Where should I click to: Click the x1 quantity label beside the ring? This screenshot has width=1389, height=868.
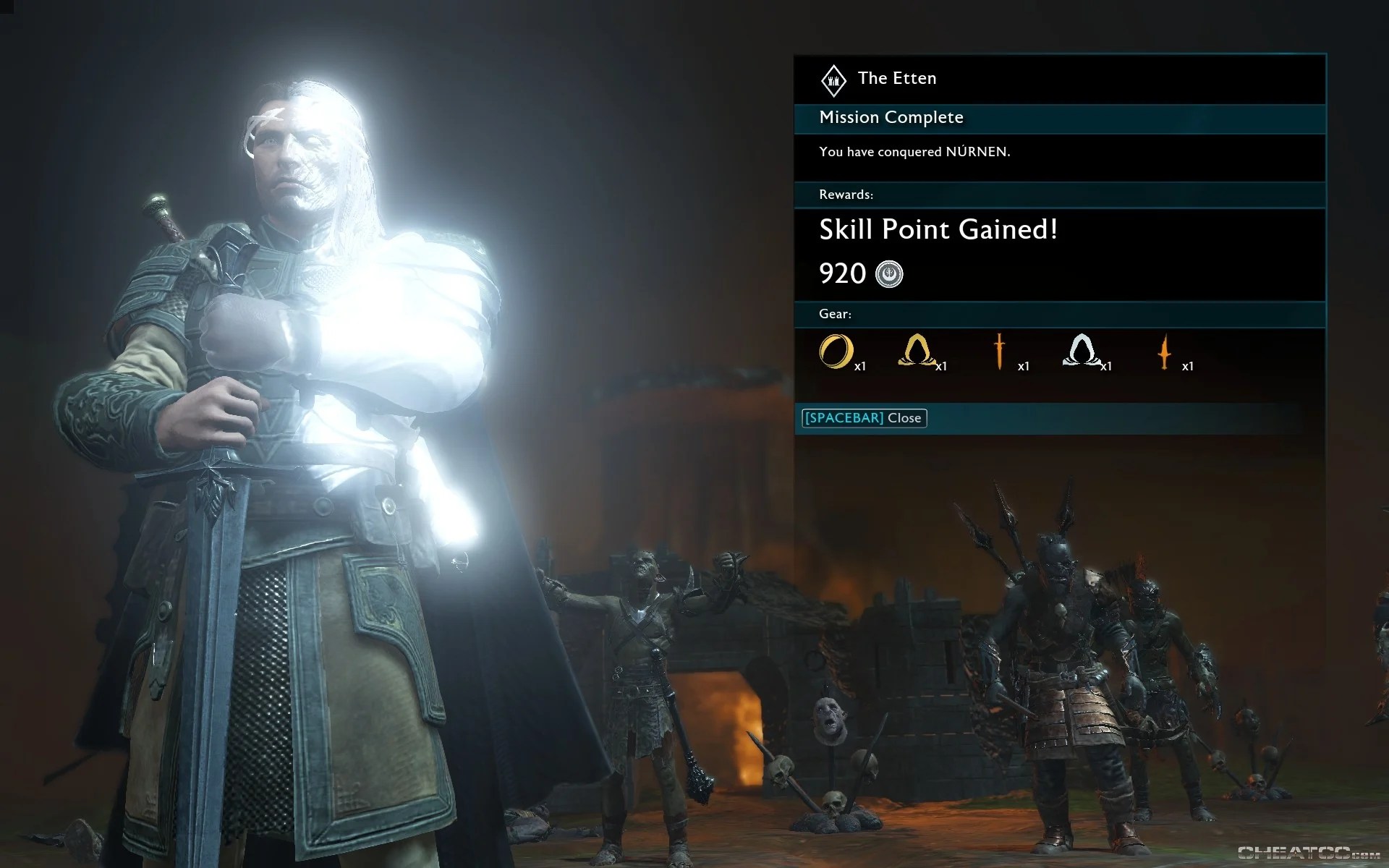(861, 367)
